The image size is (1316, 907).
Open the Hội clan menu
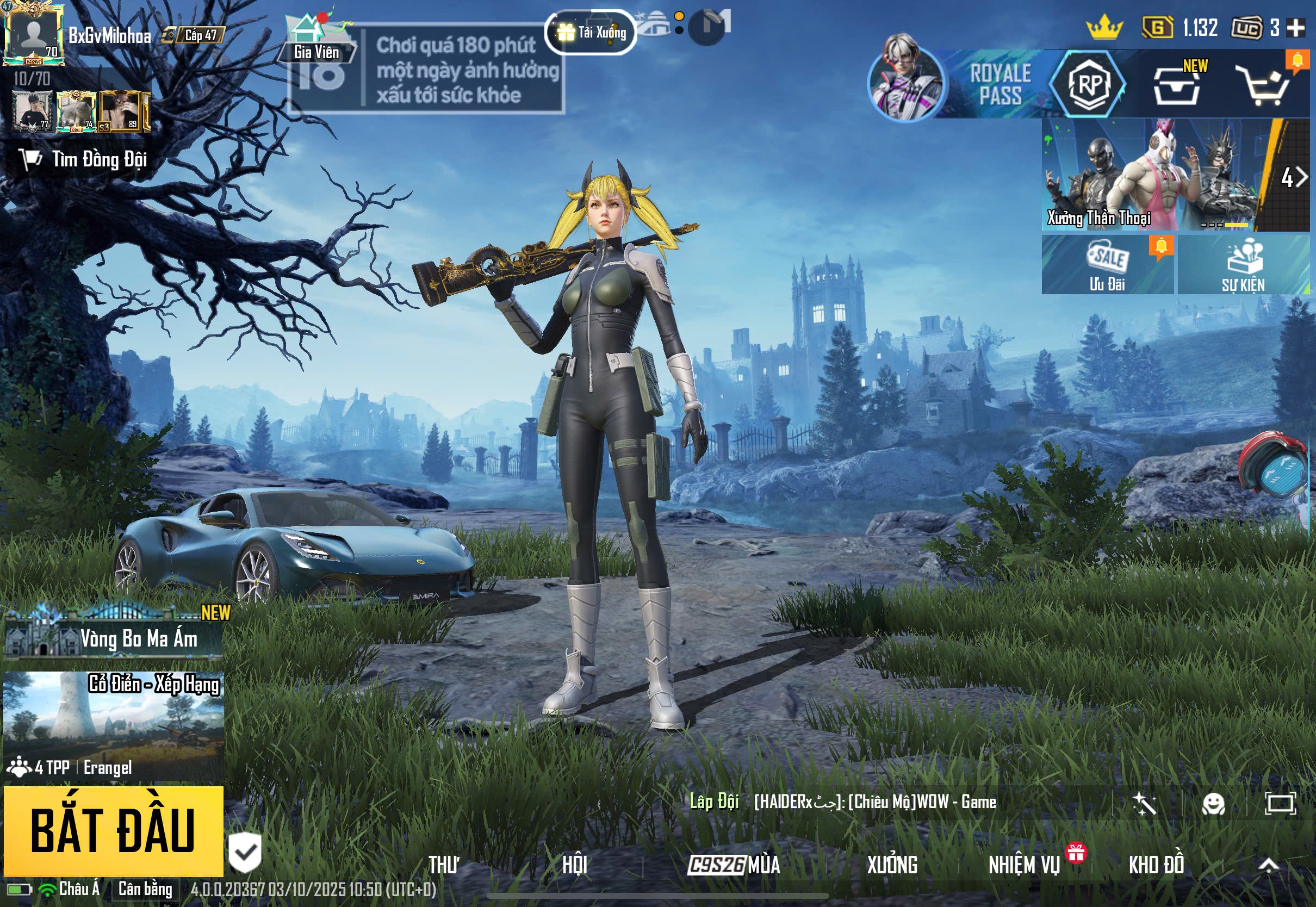point(574,865)
